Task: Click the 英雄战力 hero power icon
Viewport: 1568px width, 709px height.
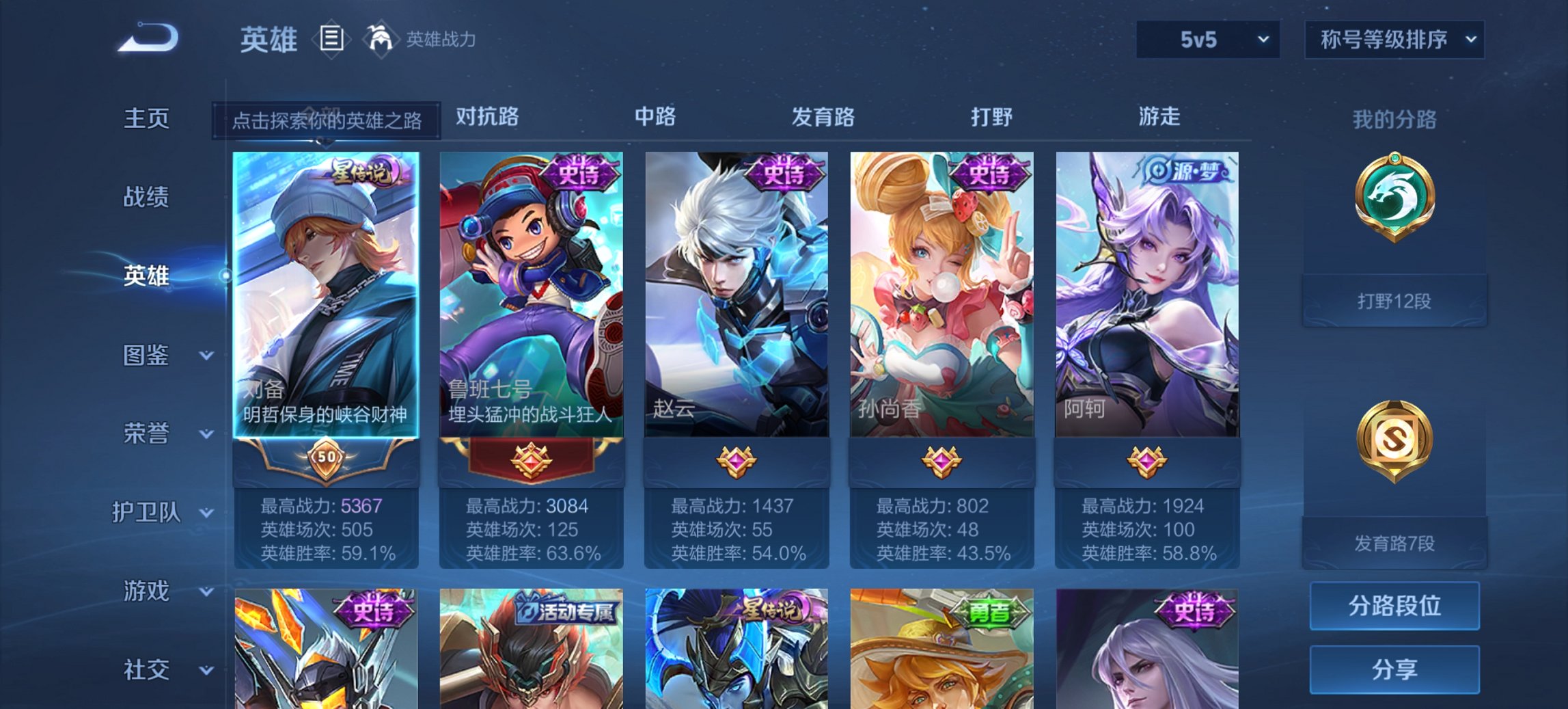Action: pyautogui.click(x=381, y=39)
